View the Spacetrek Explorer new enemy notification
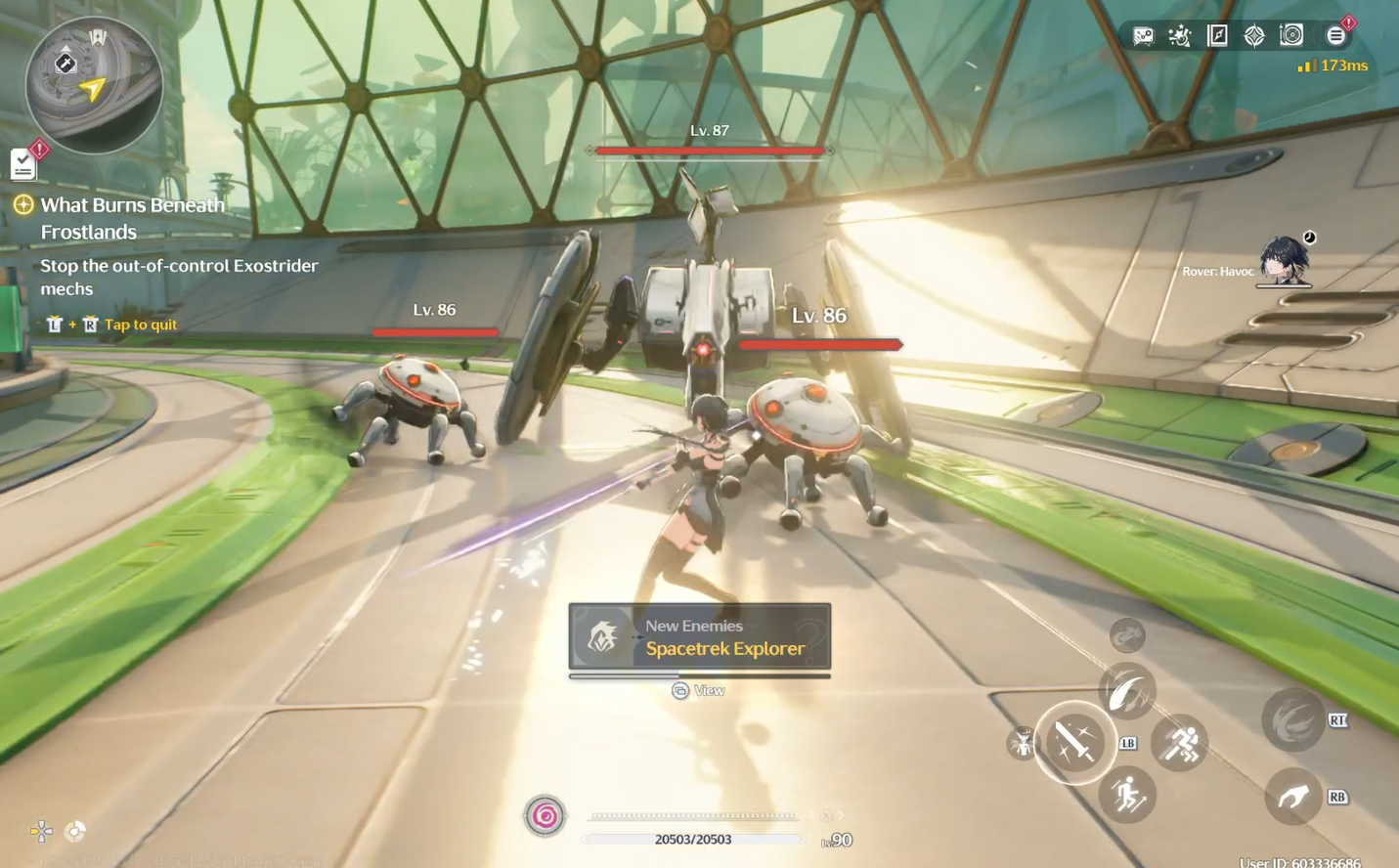 pos(700,637)
